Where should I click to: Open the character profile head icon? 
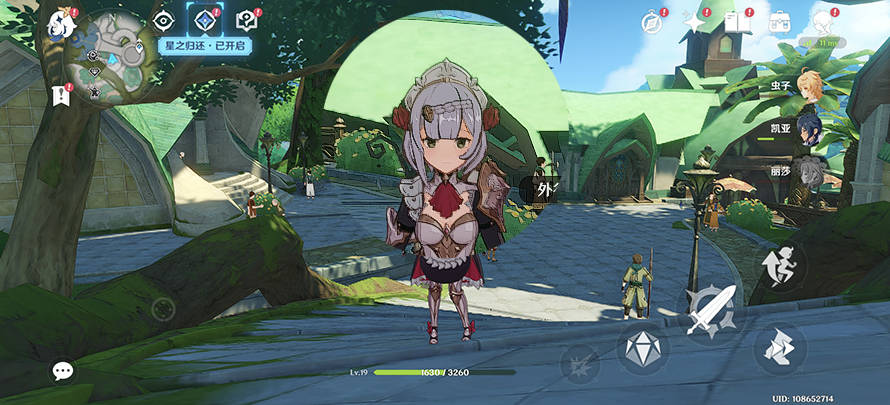[822, 22]
